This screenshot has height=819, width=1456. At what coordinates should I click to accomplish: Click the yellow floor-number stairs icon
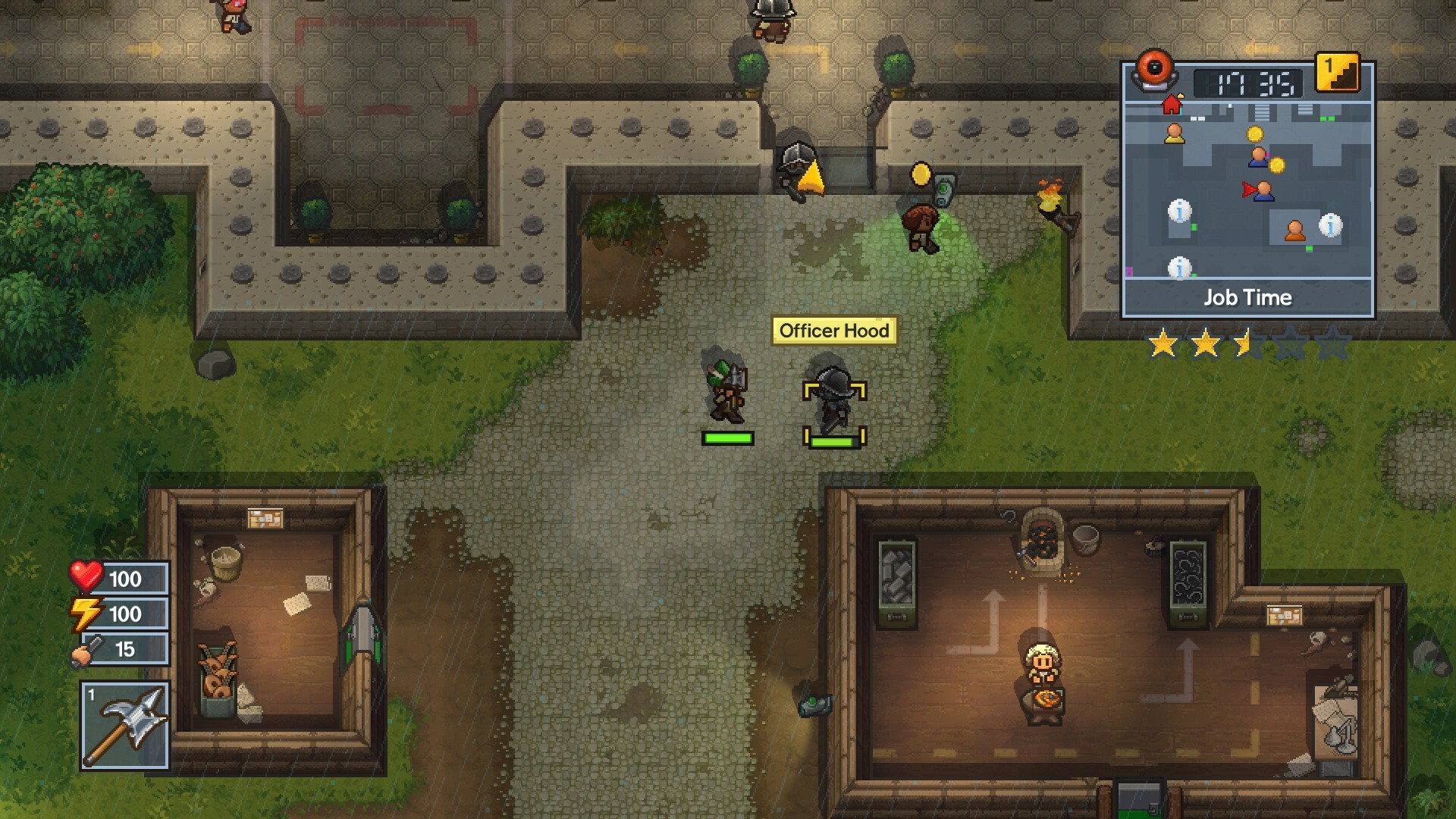pyautogui.click(x=1338, y=72)
